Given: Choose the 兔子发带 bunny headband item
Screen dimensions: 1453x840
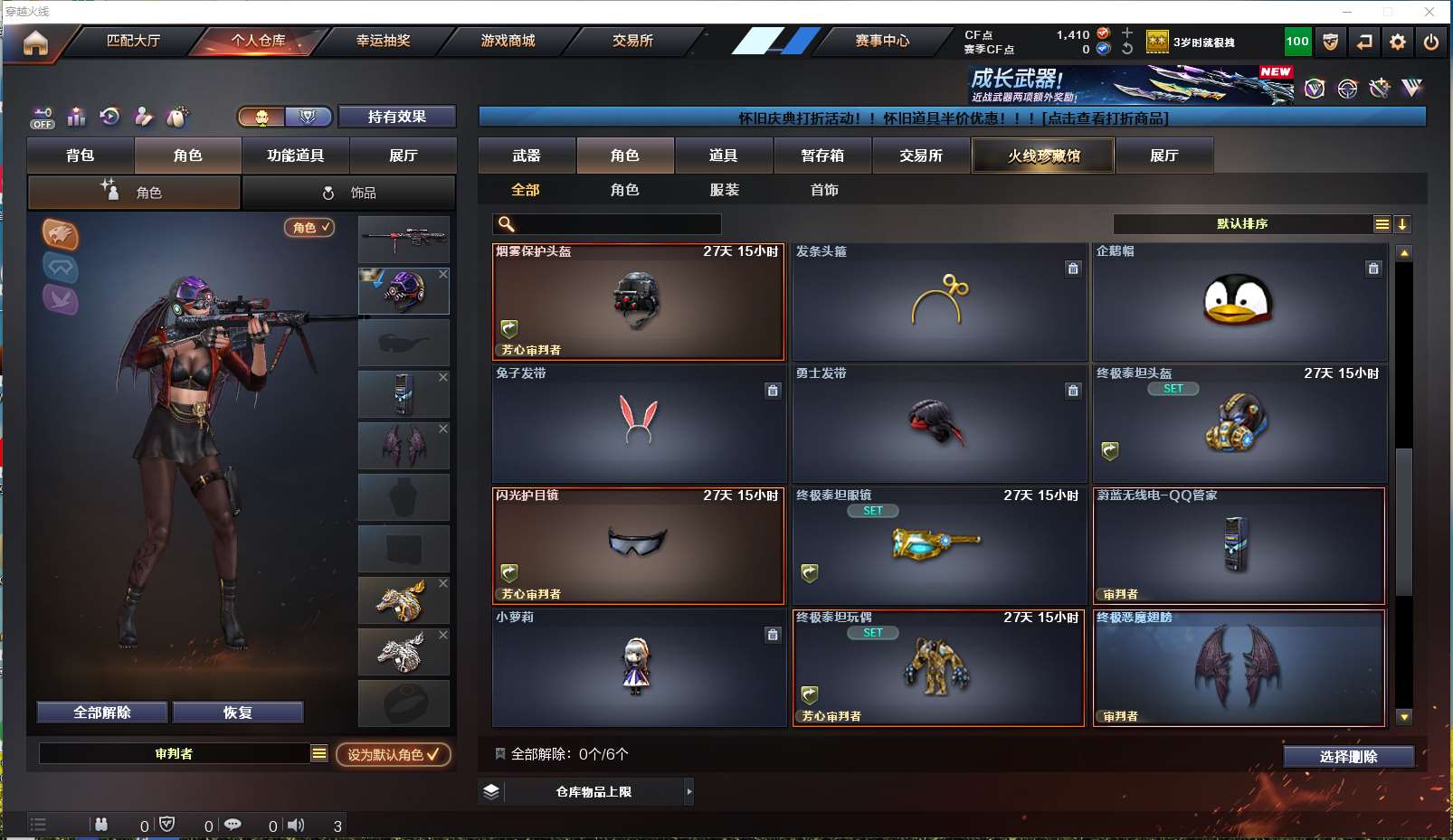Looking at the screenshot, I should pos(638,423).
